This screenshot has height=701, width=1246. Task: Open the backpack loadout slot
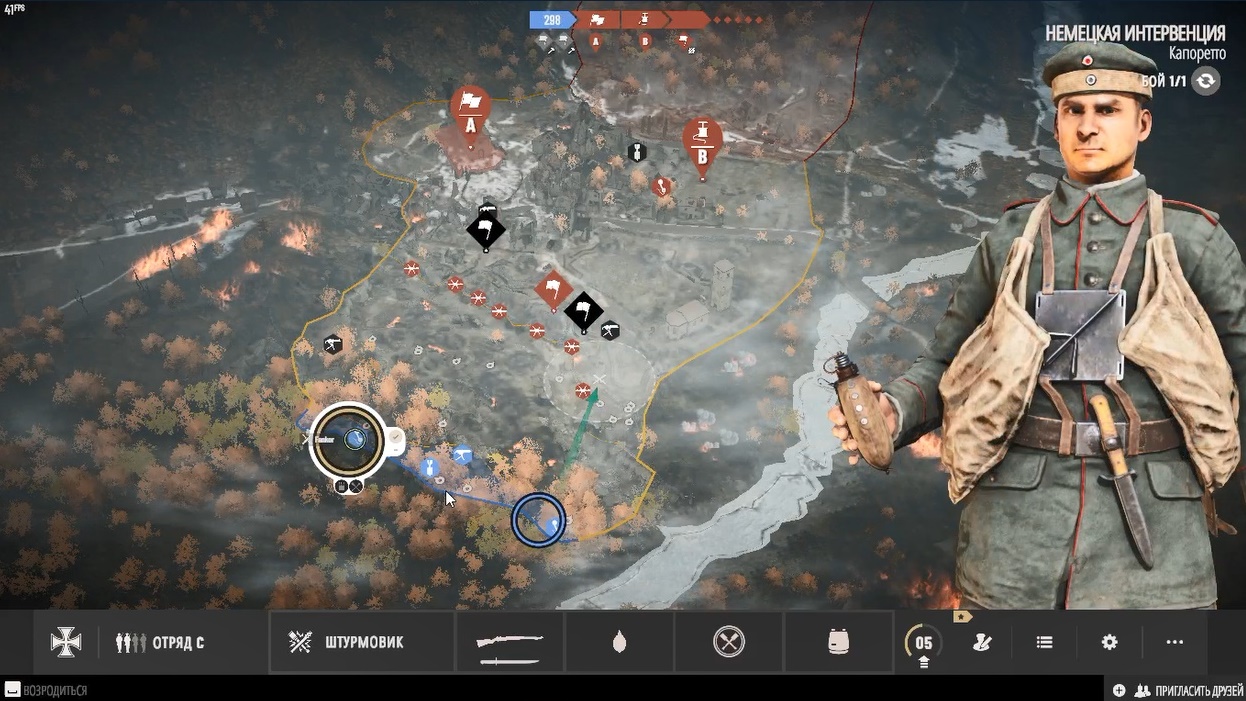pyautogui.click(x=839, y=642)
